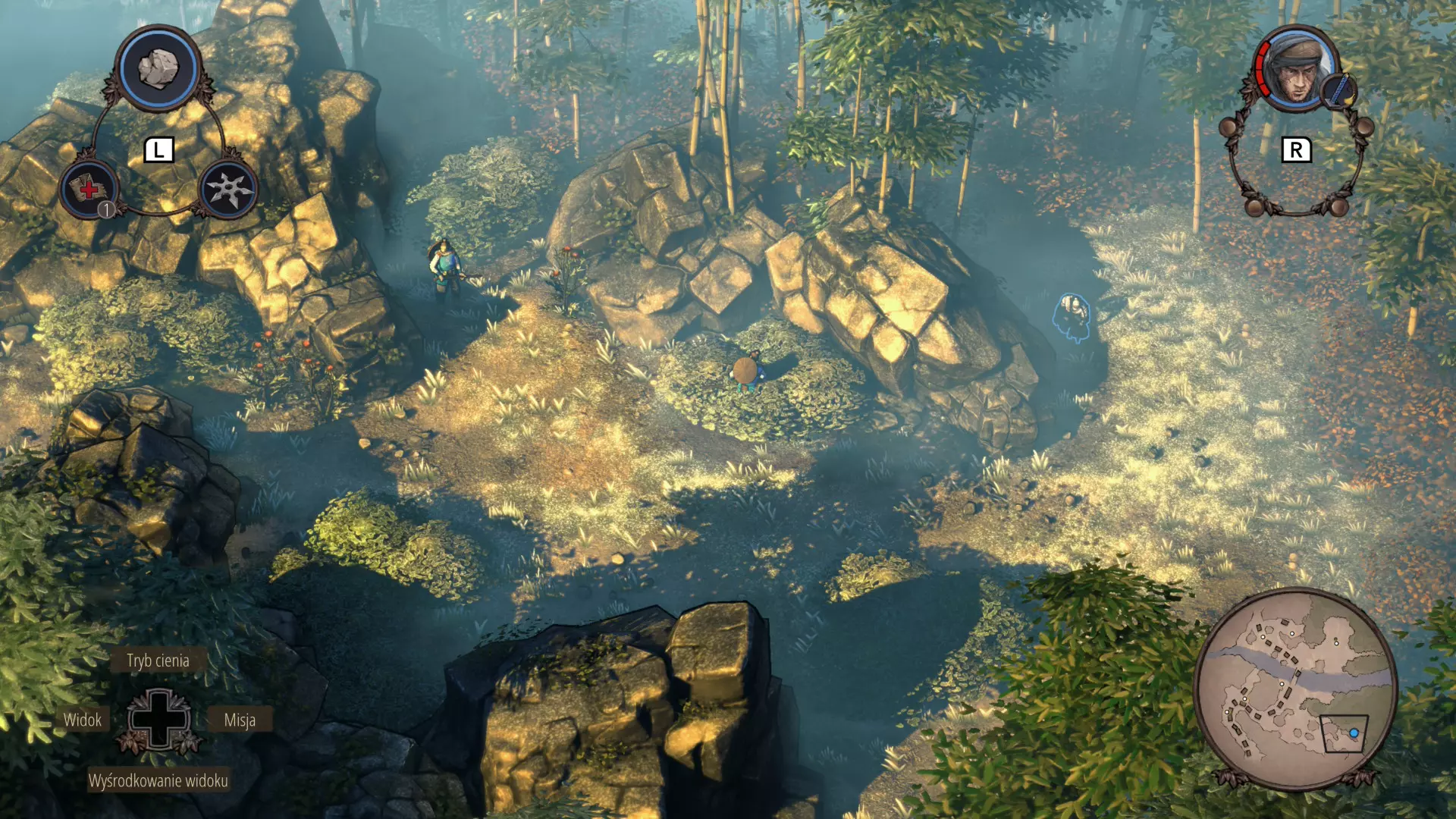Click Wyśrodkowanie widoku to center view
The image size is (1456, 819).
158,780
